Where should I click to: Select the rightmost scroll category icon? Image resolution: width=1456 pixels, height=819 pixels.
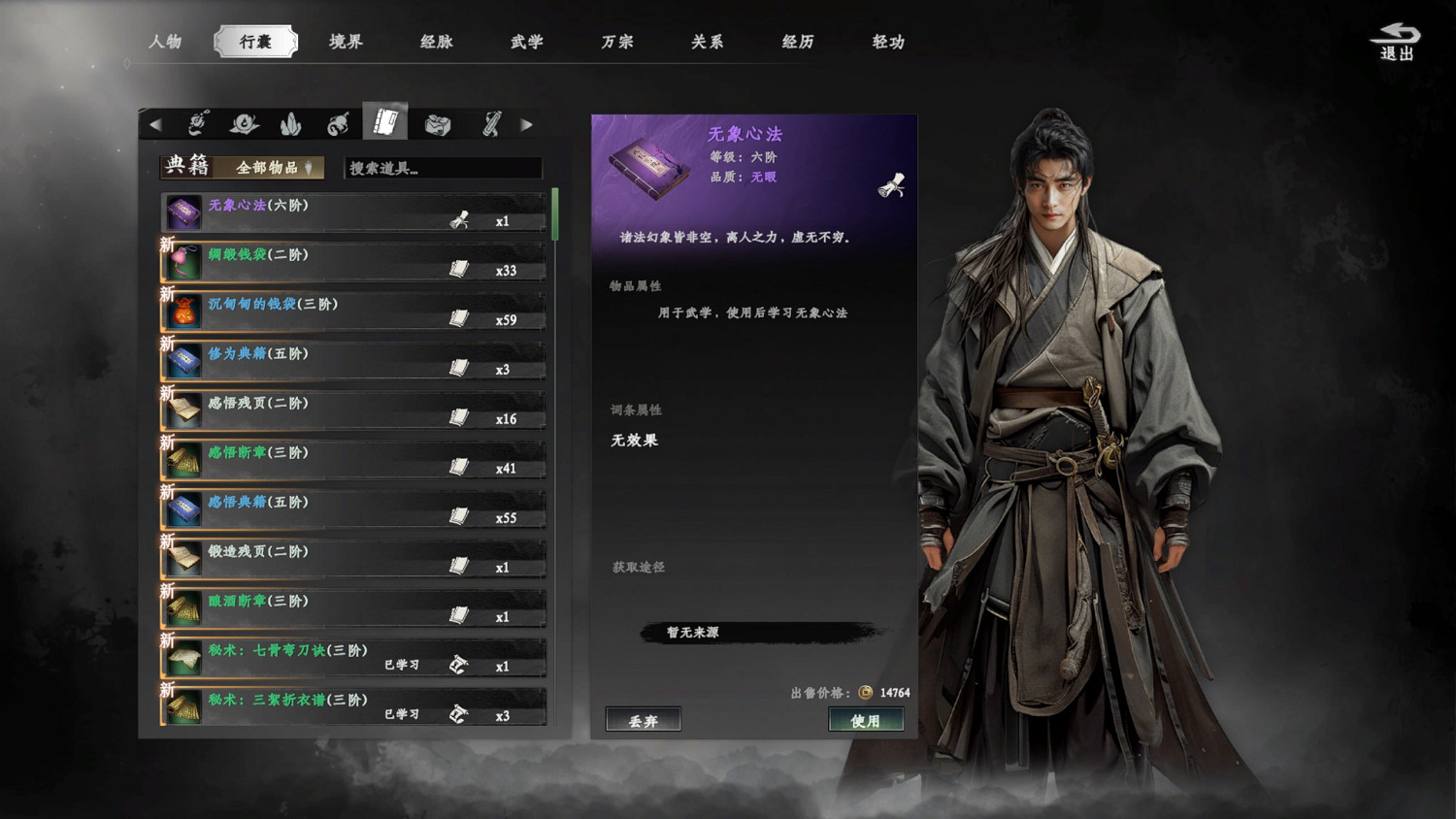click(x=492, y=124)
